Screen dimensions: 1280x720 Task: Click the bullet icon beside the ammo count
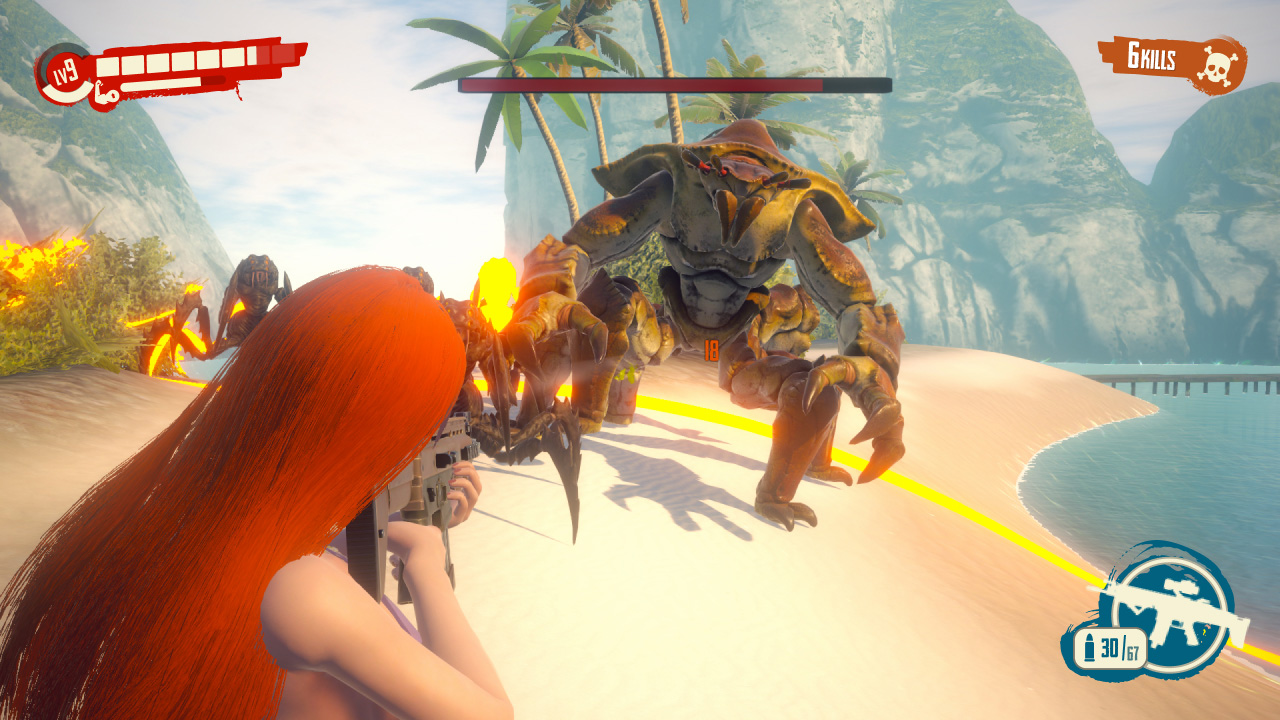pyautogui.click(x=1090, y=647)
